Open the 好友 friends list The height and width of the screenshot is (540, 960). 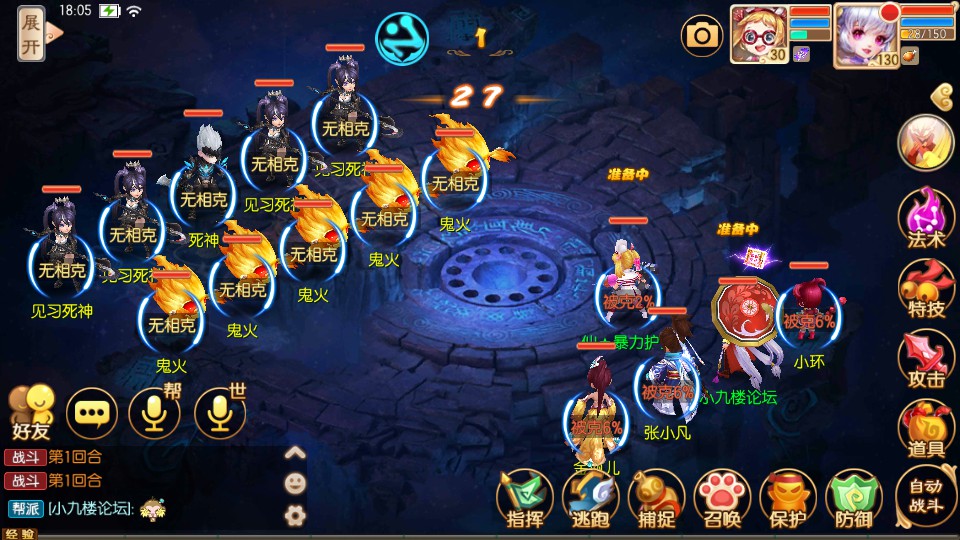(30, 412)
